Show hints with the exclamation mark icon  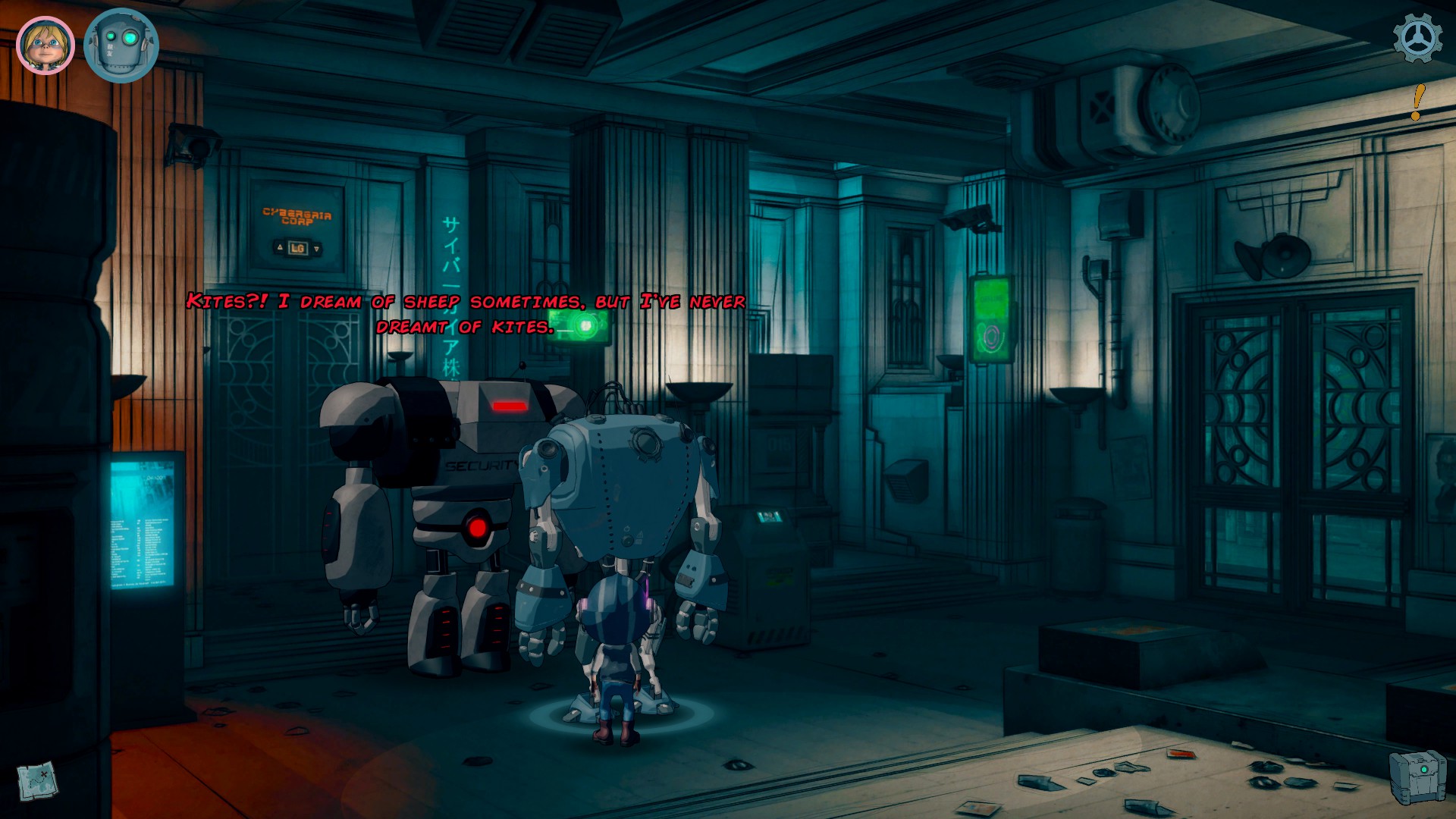pos(1417,102)
